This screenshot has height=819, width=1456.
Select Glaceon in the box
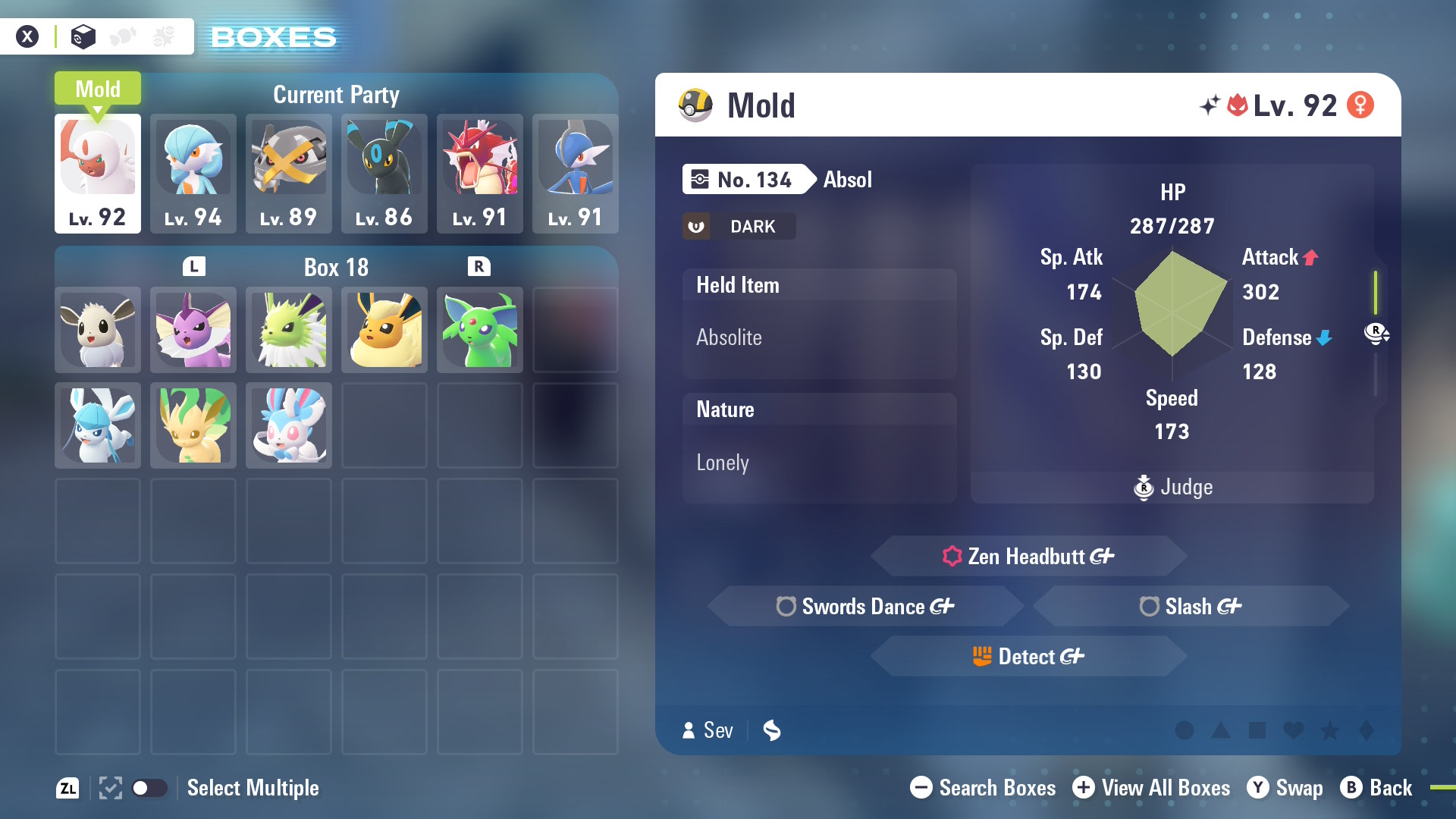click(x=97, y=425)
